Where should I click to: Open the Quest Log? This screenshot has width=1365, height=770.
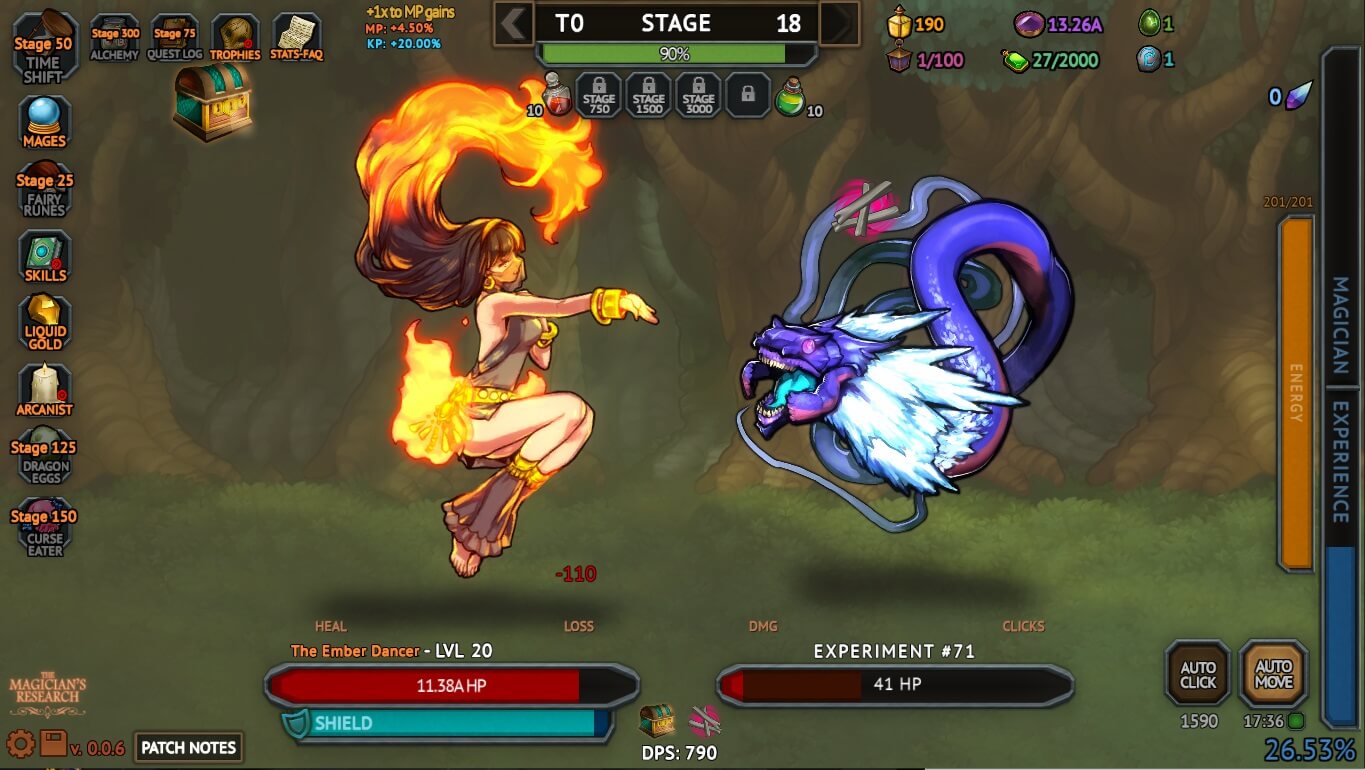tap(175, 38)
